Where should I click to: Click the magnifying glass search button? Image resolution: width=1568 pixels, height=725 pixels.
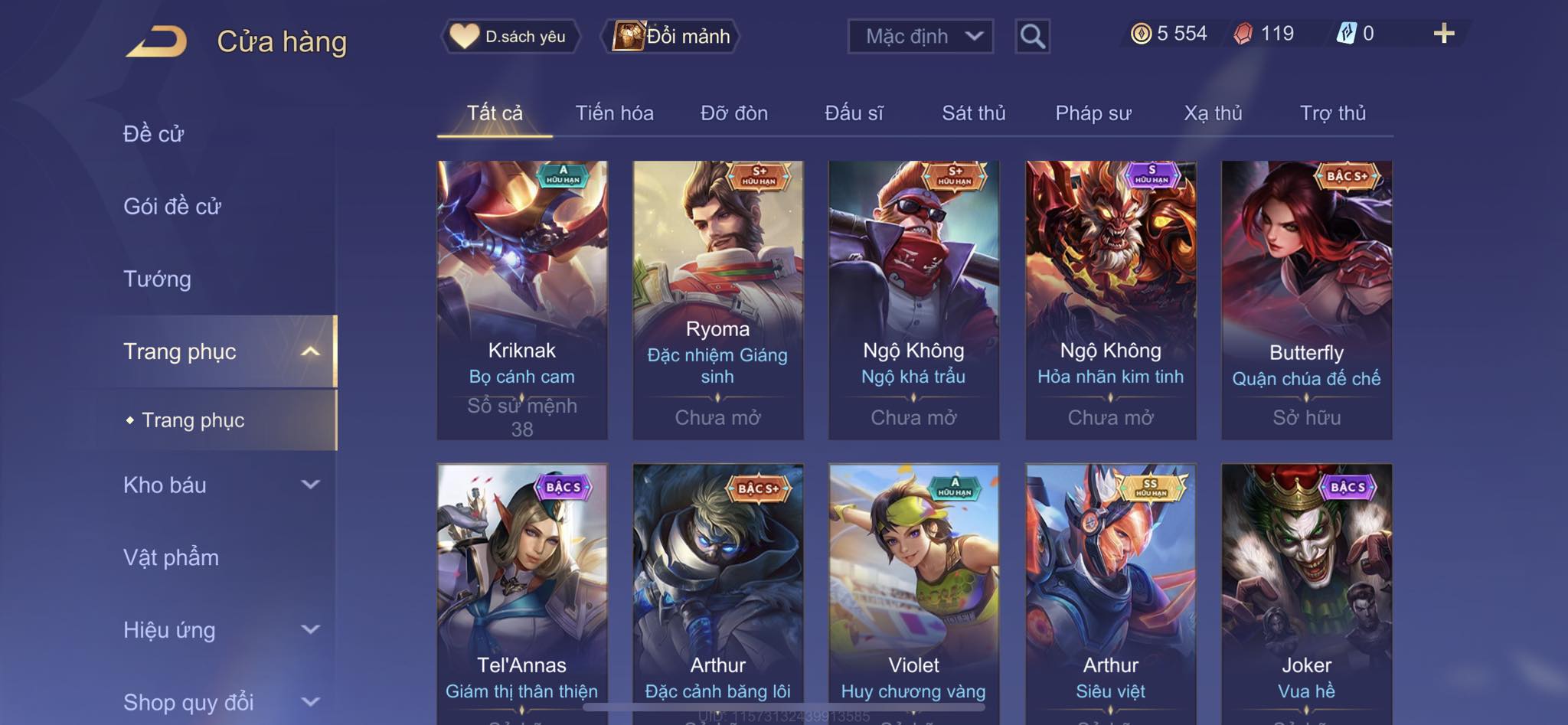pyautogui.click(x=1032, y=36)
